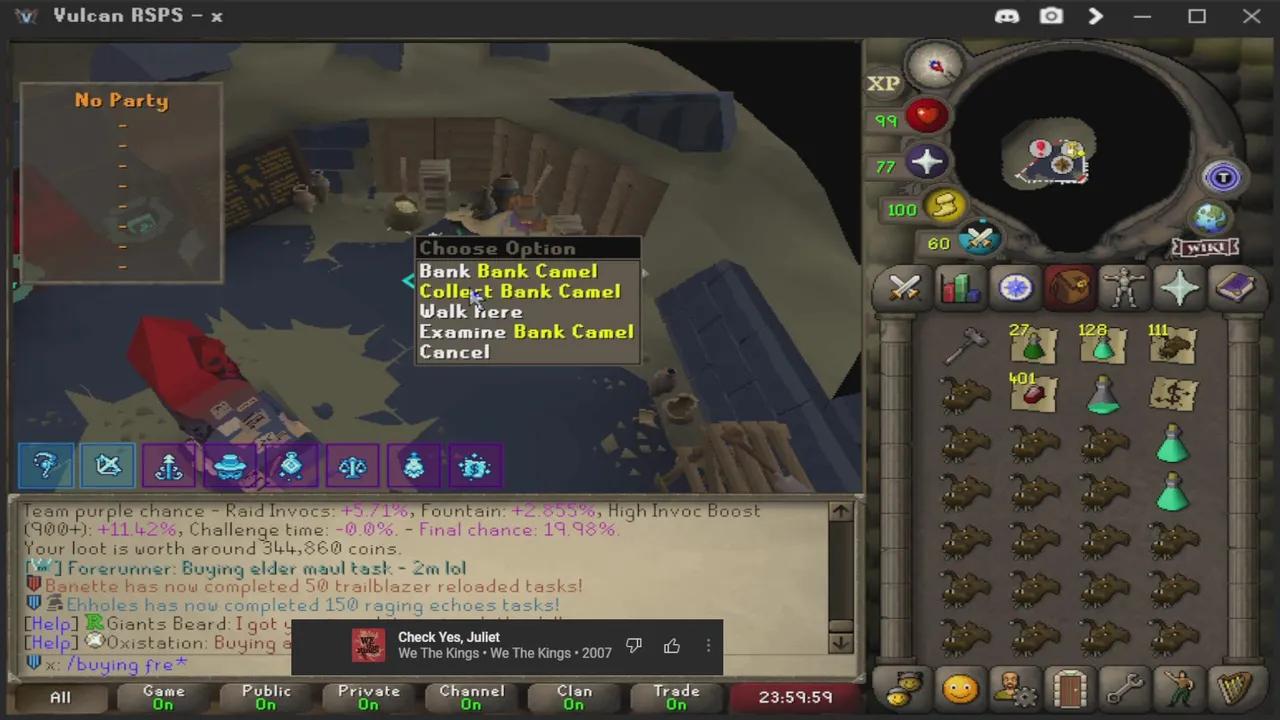Select "Collect Bank Camel" from the menu
The height and width of the screenshot is (720, 1280).
click(520, 291)
